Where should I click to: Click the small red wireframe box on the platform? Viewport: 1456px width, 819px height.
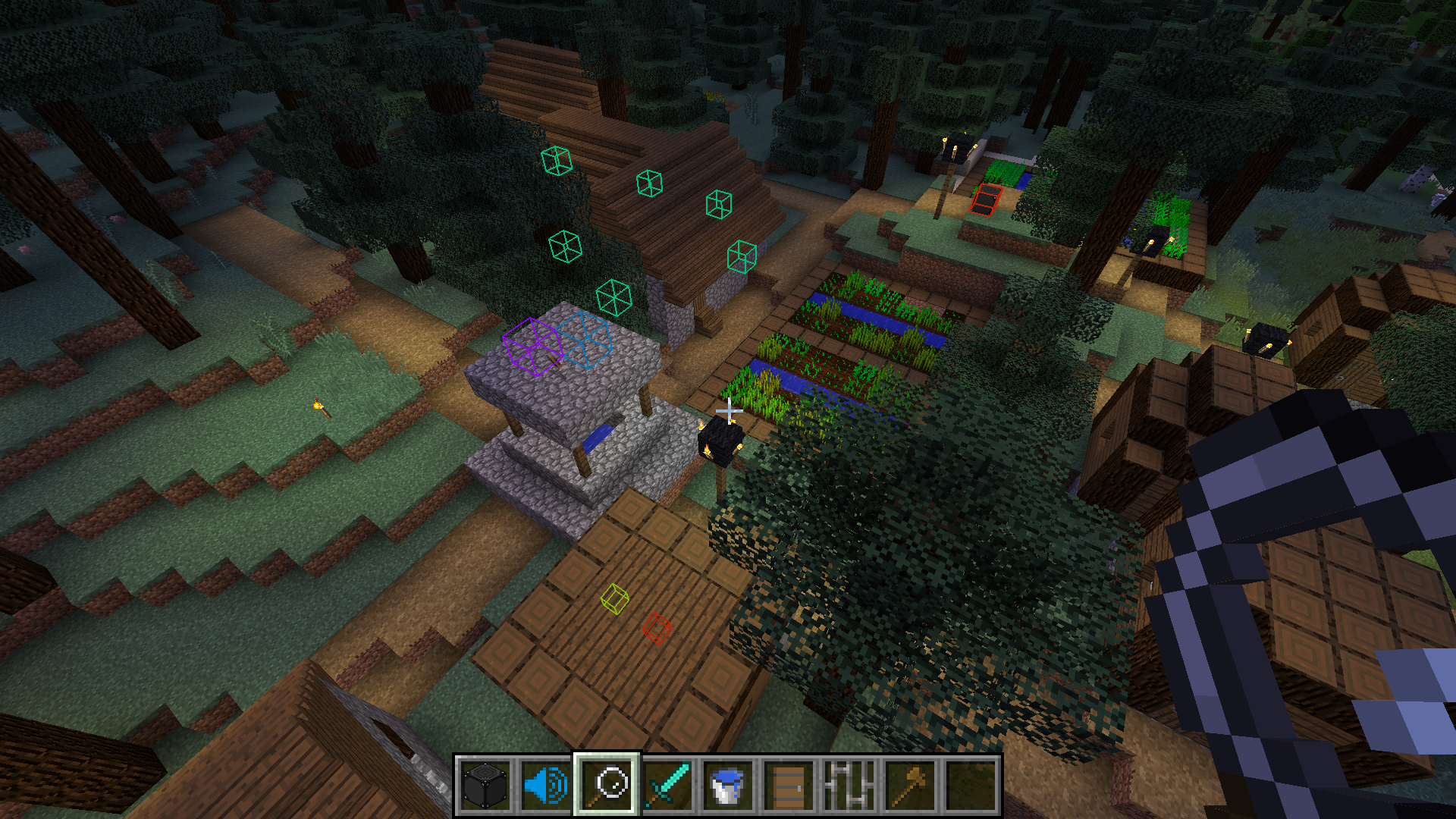657,628
